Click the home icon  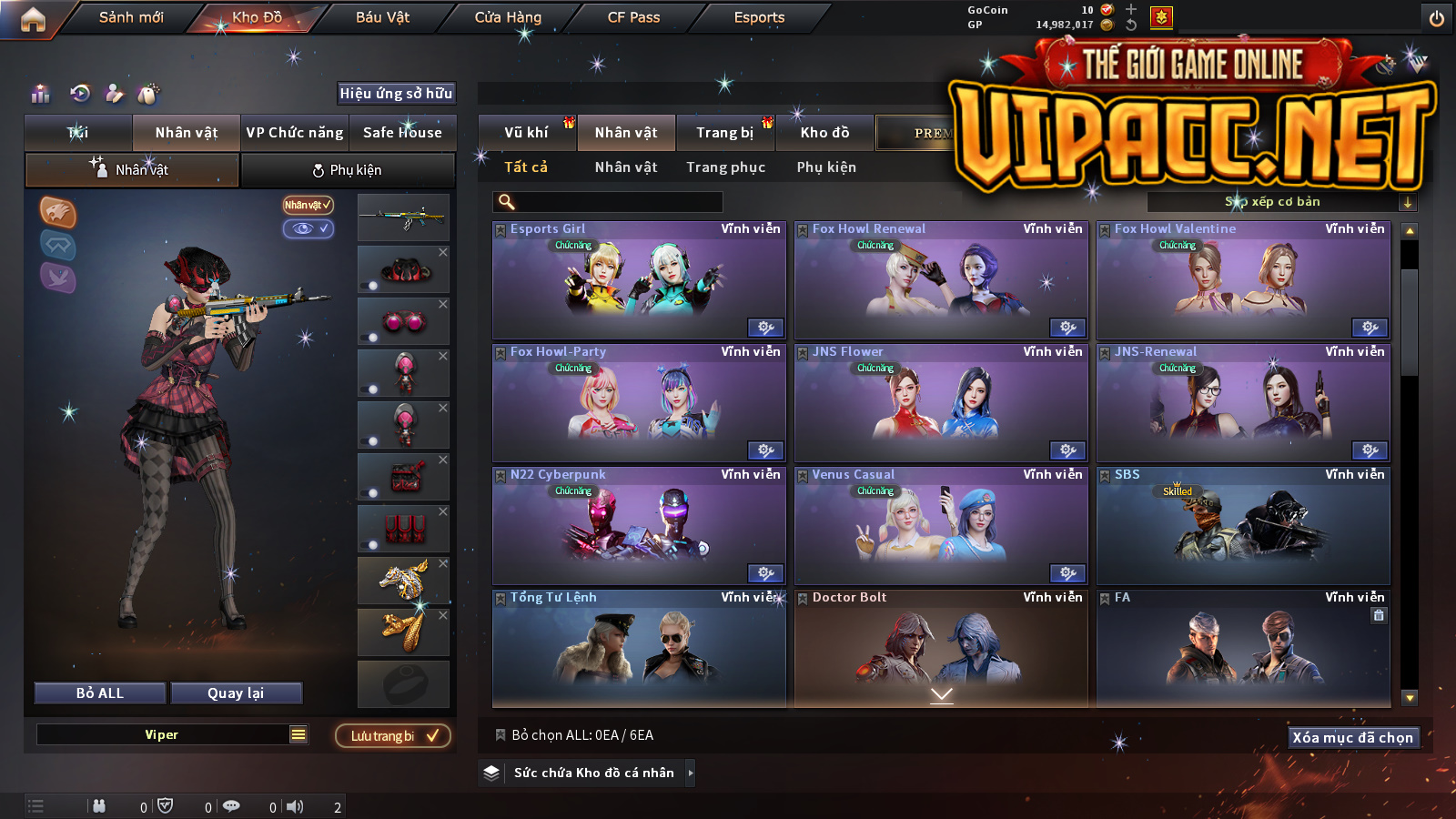tap(33, 19)
